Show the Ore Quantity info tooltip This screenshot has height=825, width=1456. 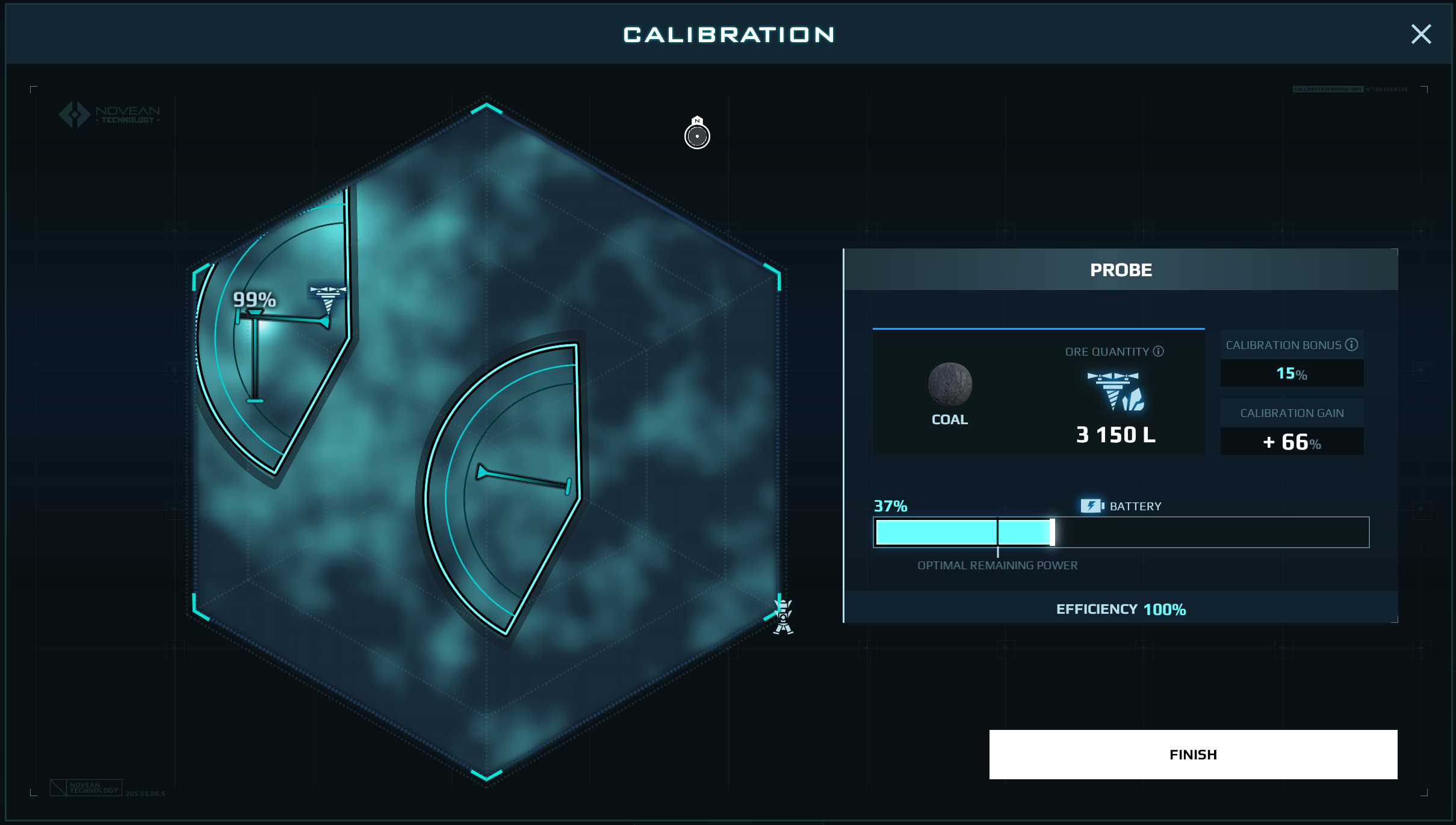(x=1158, y=351)
